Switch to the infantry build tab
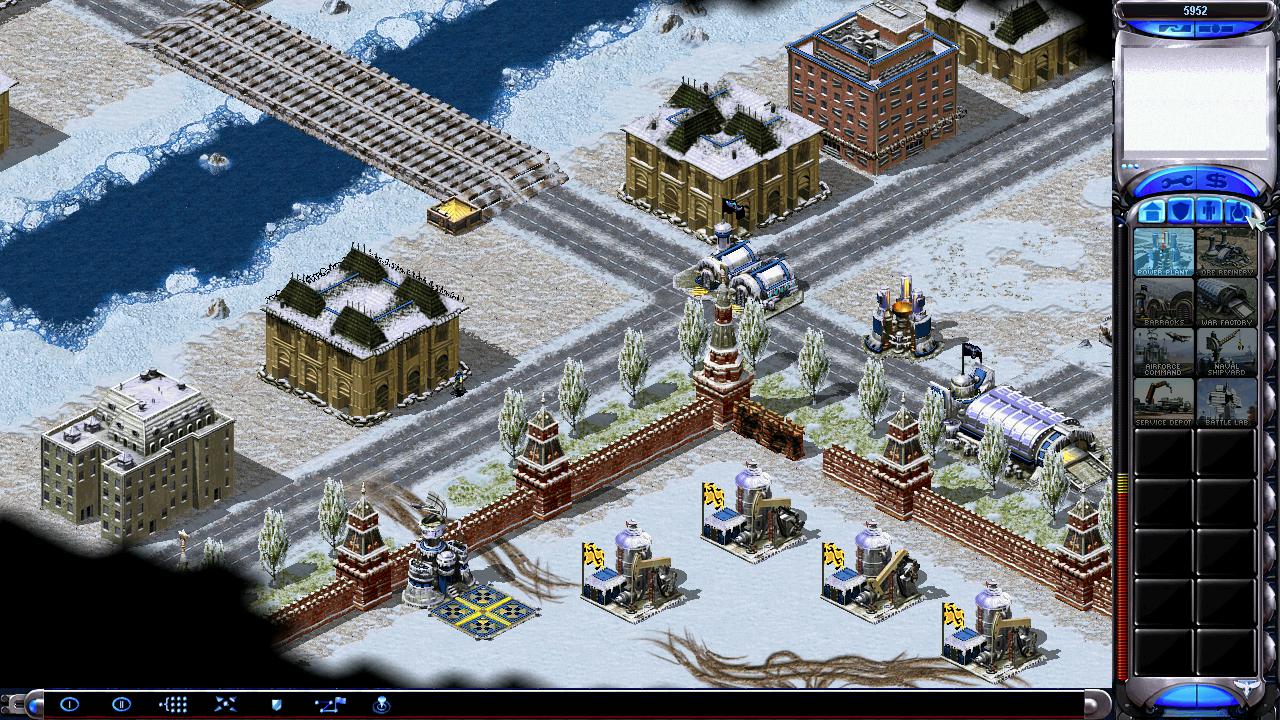 (x=1209, y=212)
